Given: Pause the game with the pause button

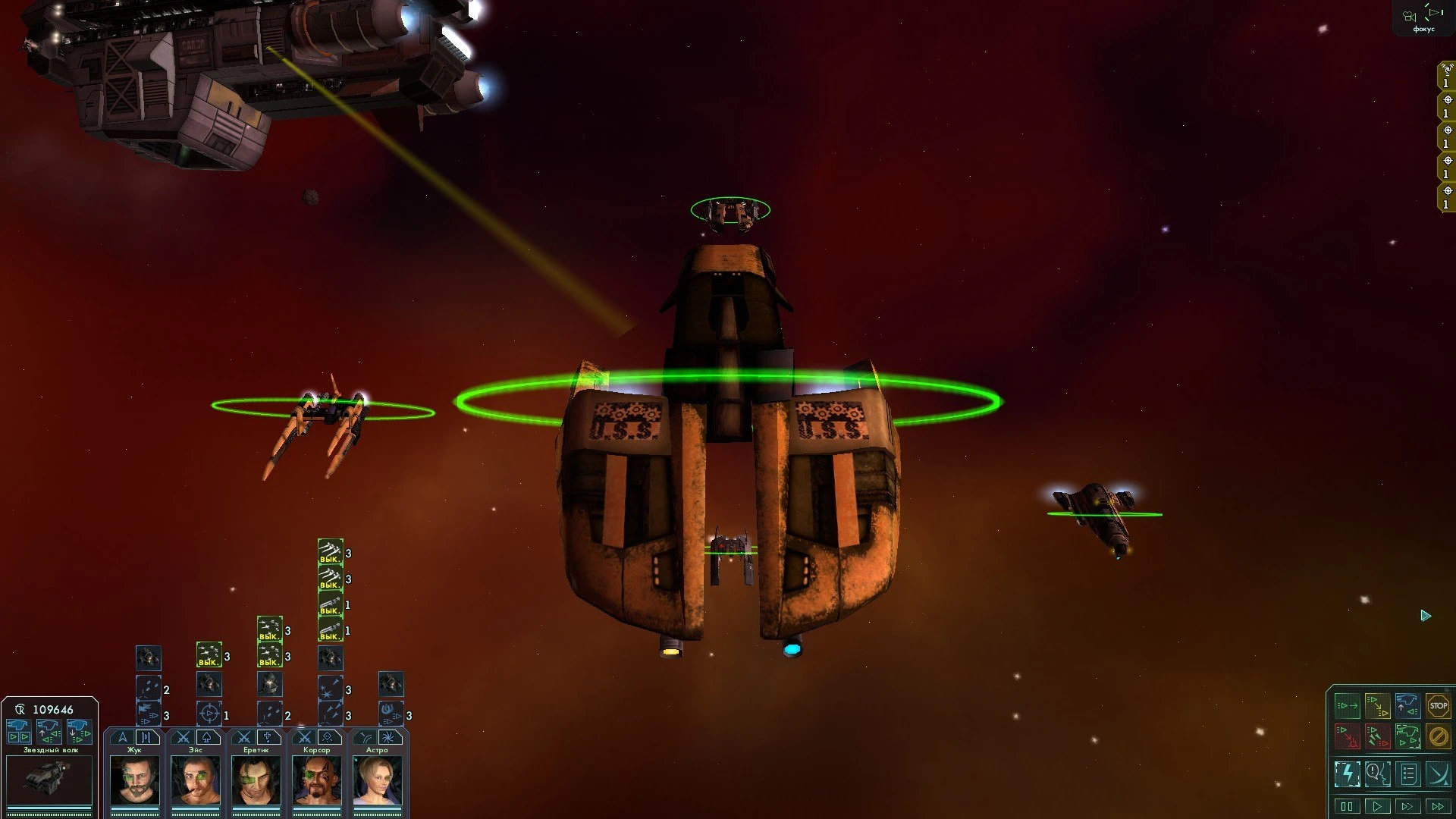Looking at the screenshot, I should click(1347, 806).
